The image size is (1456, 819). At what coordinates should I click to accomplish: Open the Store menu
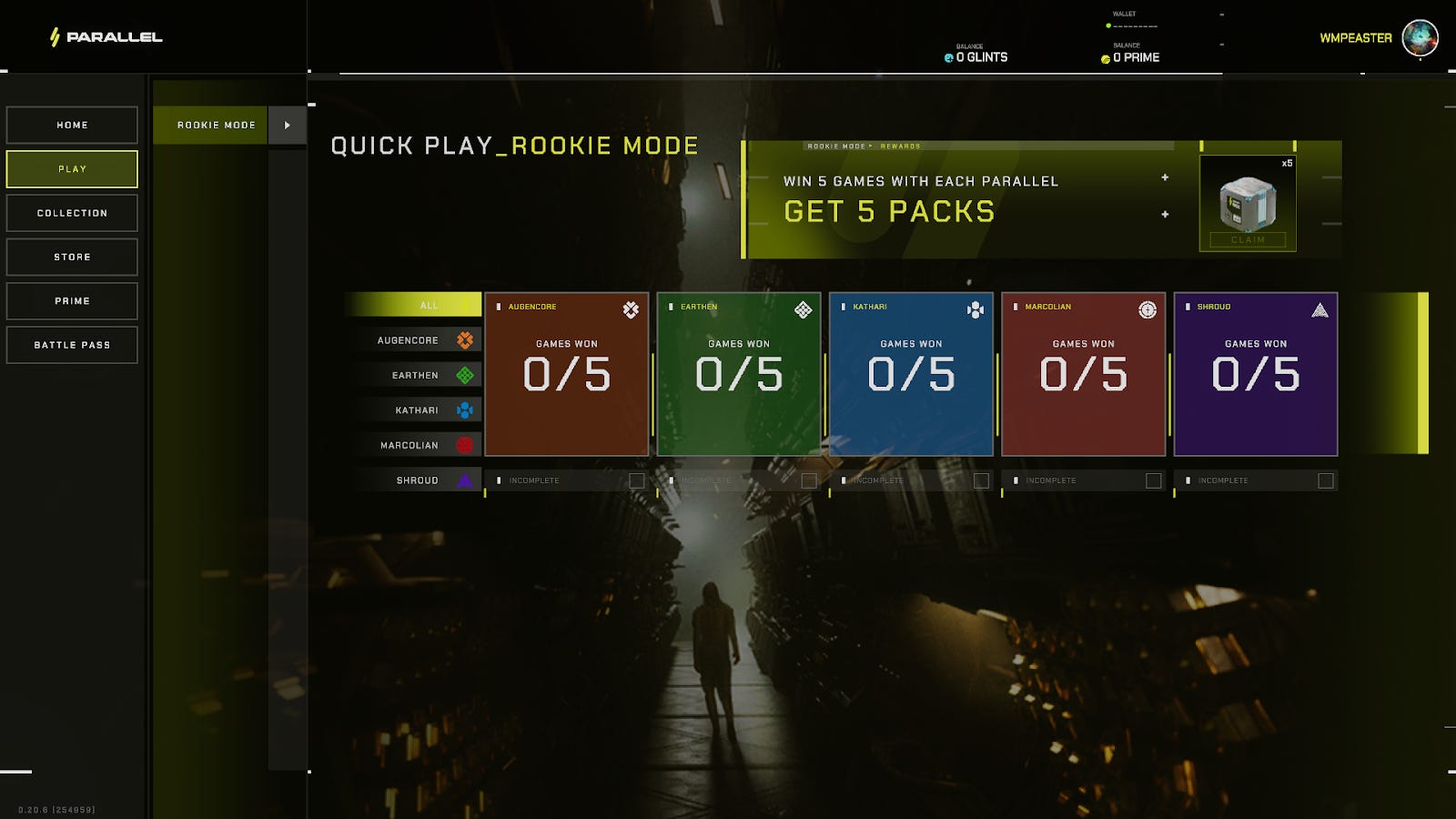[72, 258]
